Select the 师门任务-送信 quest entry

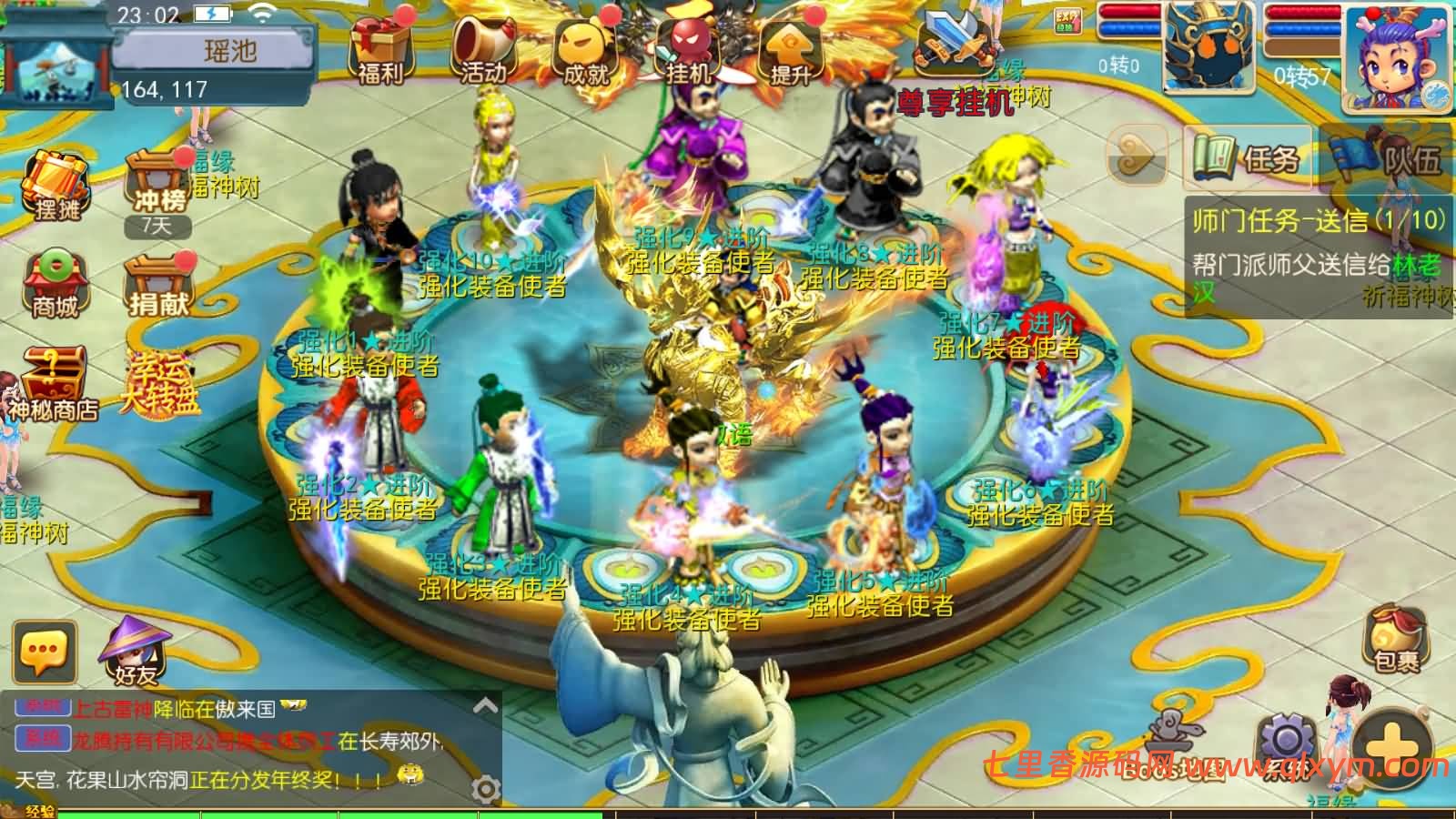click(x=1310, y=218)
